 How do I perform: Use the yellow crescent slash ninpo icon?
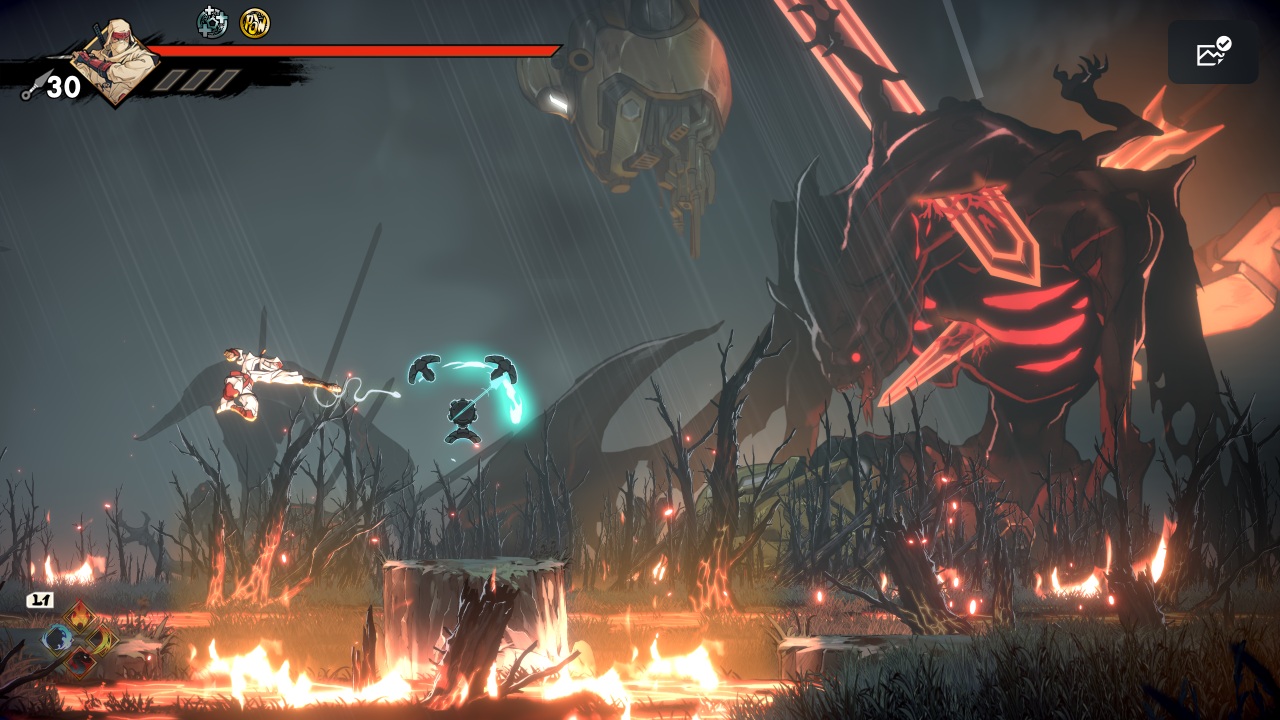(102, 638)
